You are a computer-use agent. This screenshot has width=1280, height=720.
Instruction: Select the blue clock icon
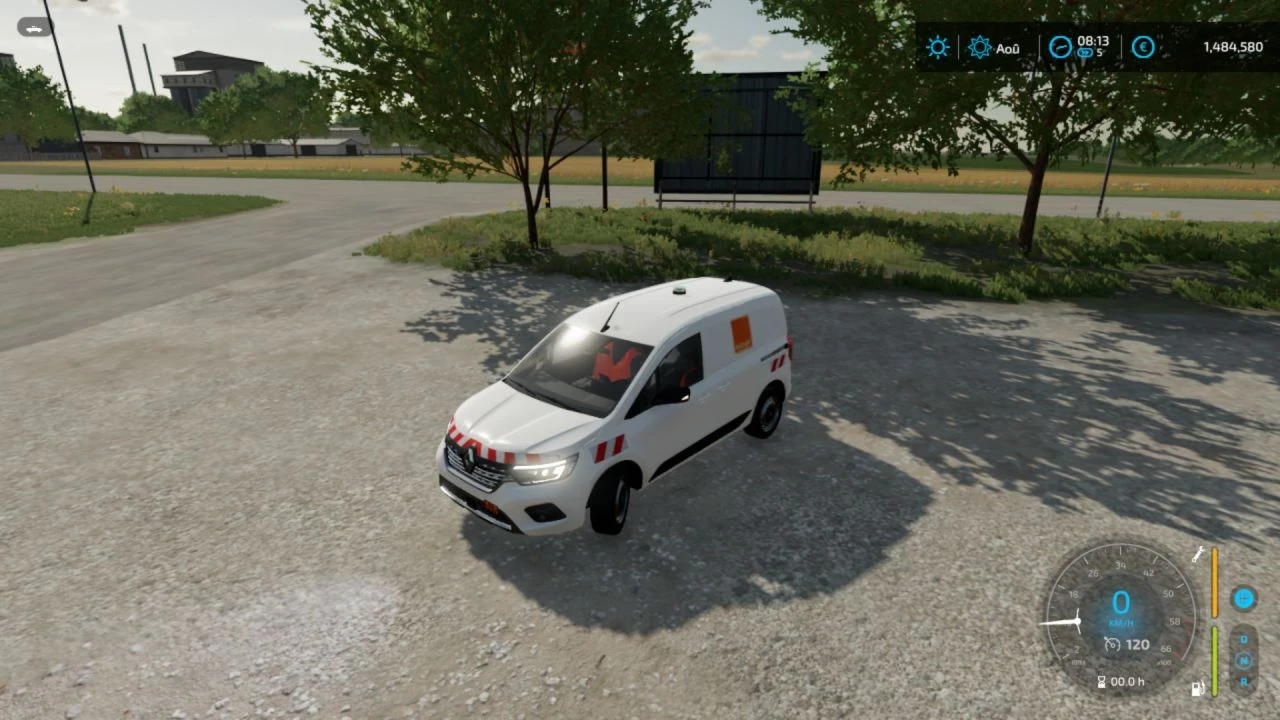click(1060, 47)
